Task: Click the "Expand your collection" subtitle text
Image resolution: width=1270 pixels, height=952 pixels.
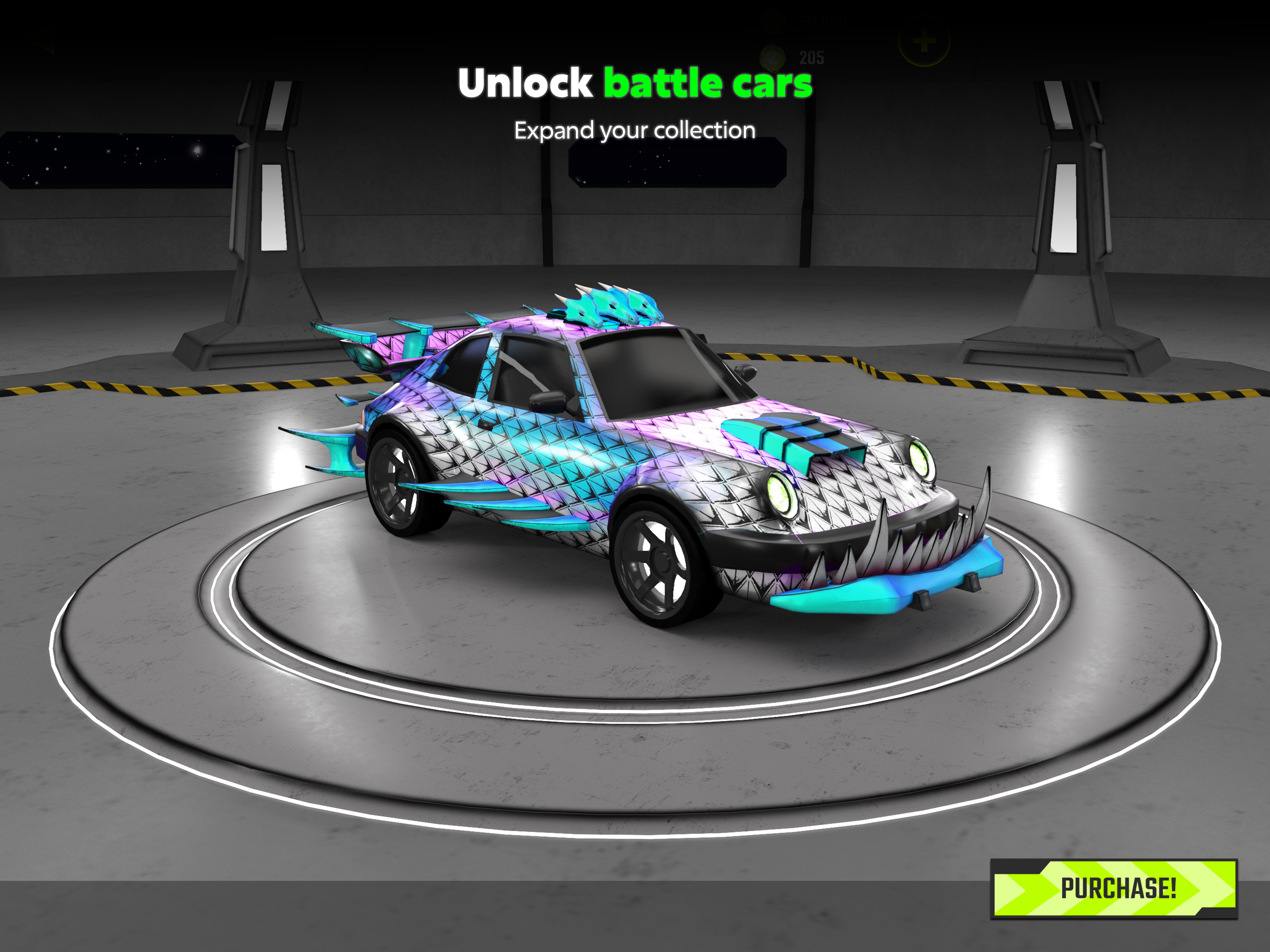Action: [x=634, y=131]
